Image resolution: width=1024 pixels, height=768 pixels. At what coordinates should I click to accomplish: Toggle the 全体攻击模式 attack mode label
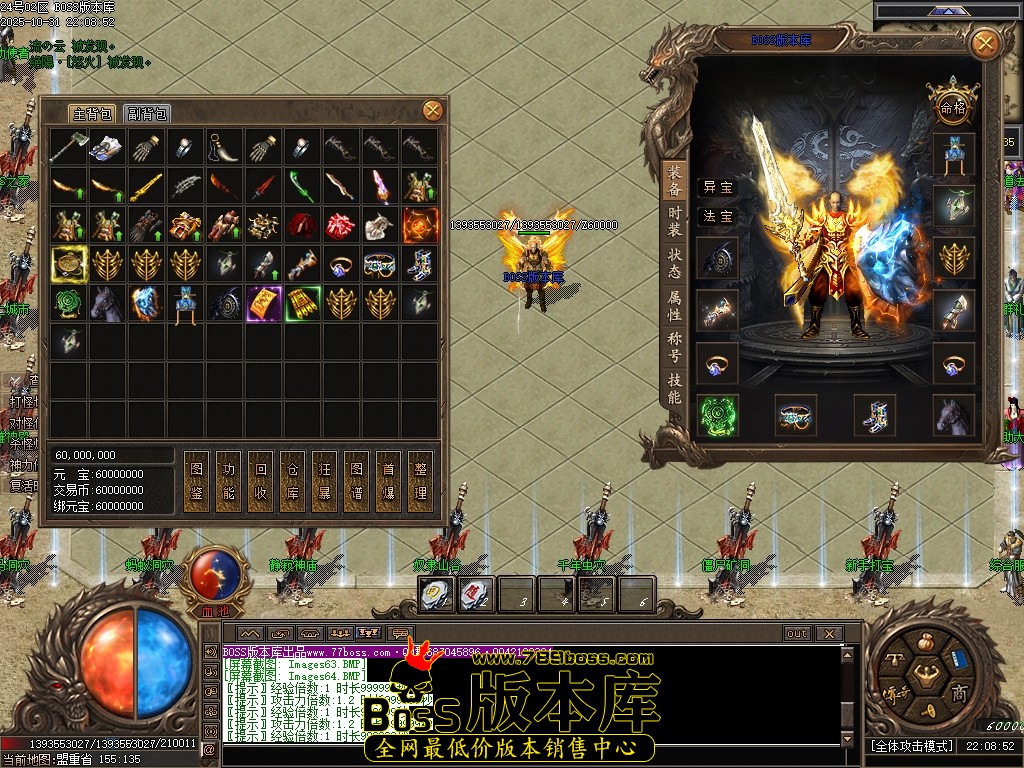pyautogui.click(x=912, y=746)
